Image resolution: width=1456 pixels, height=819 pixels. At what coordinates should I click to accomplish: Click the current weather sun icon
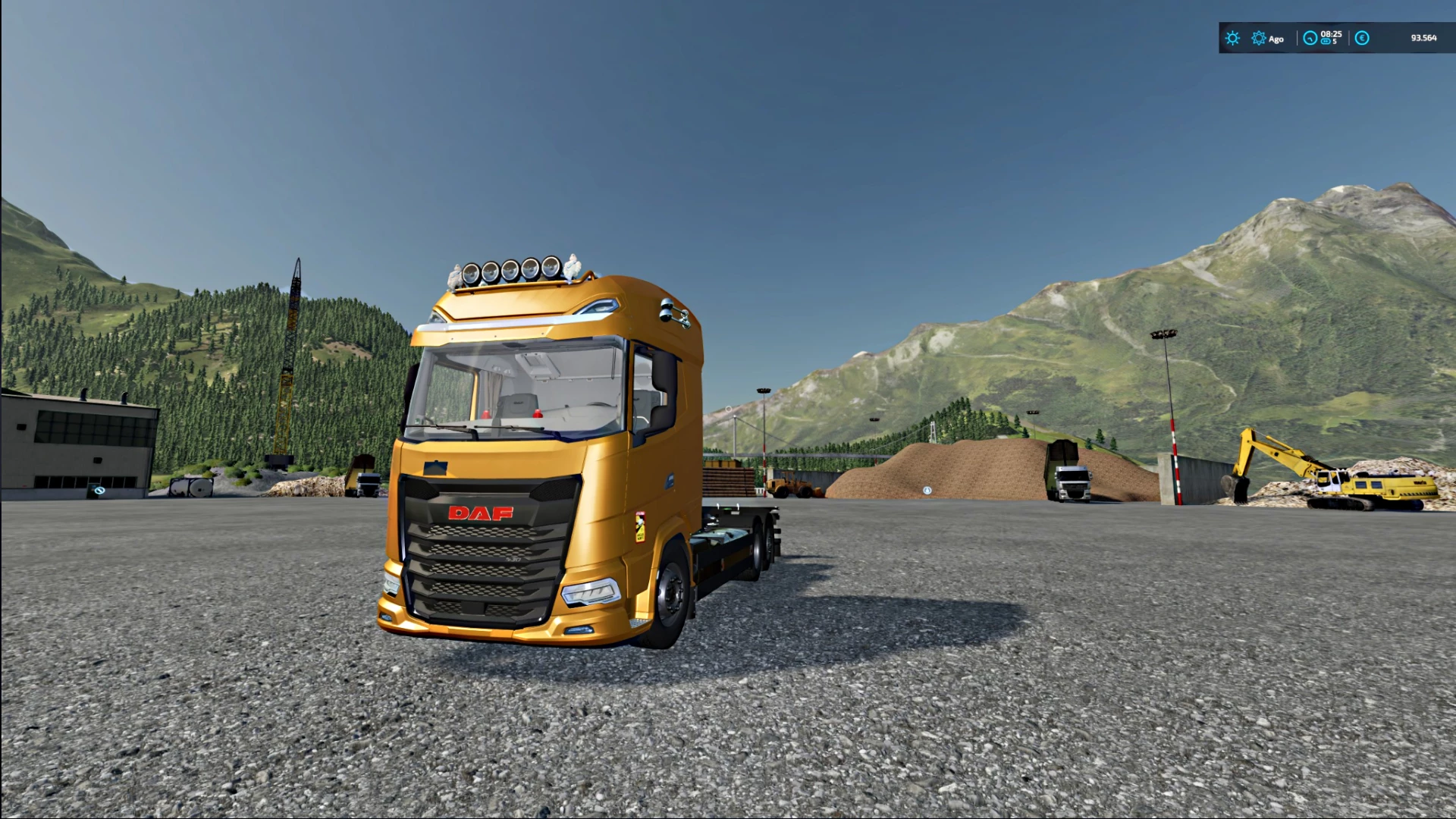[1233, 38]
